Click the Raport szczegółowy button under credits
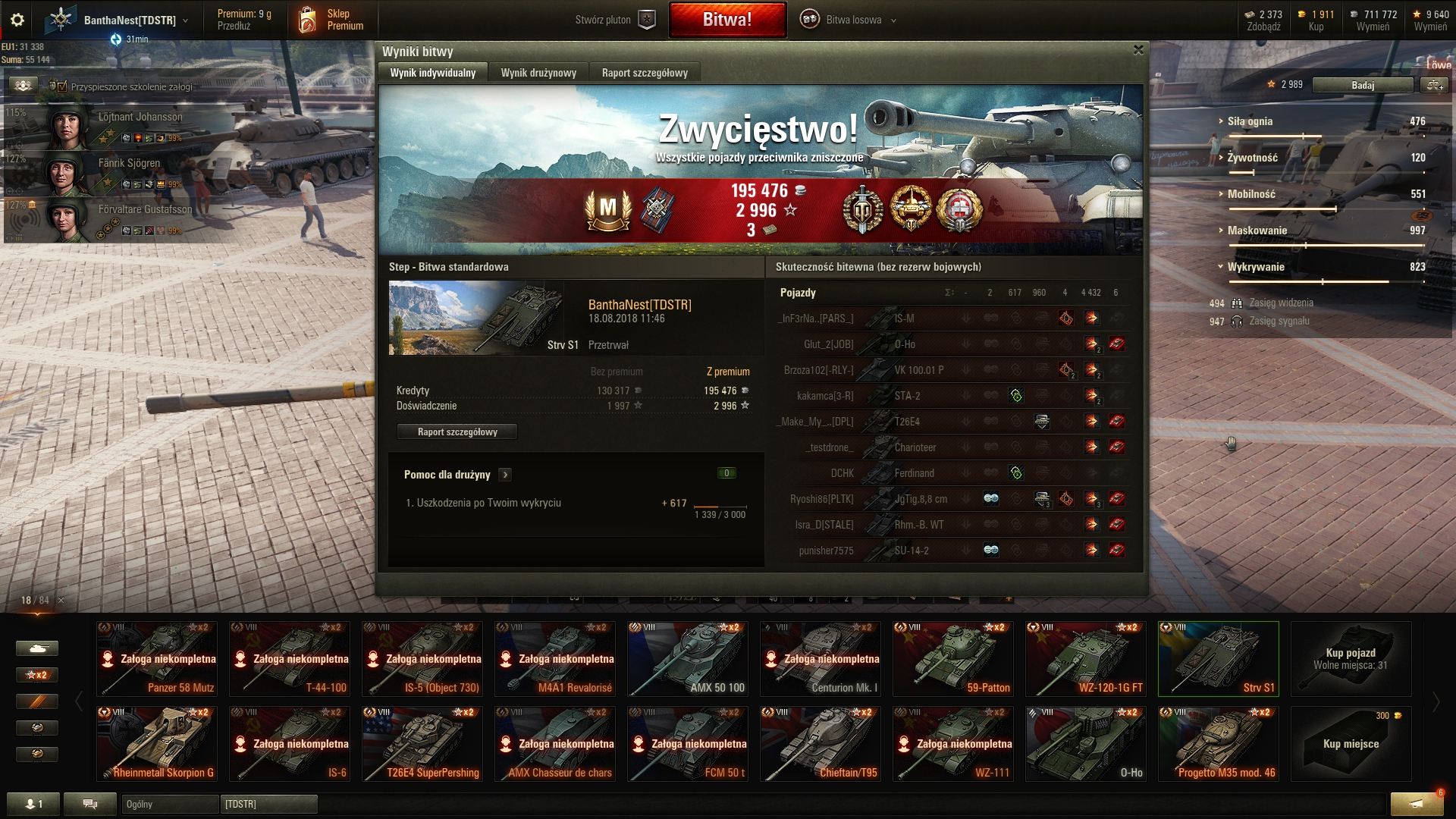 click(x=457, y=432)
